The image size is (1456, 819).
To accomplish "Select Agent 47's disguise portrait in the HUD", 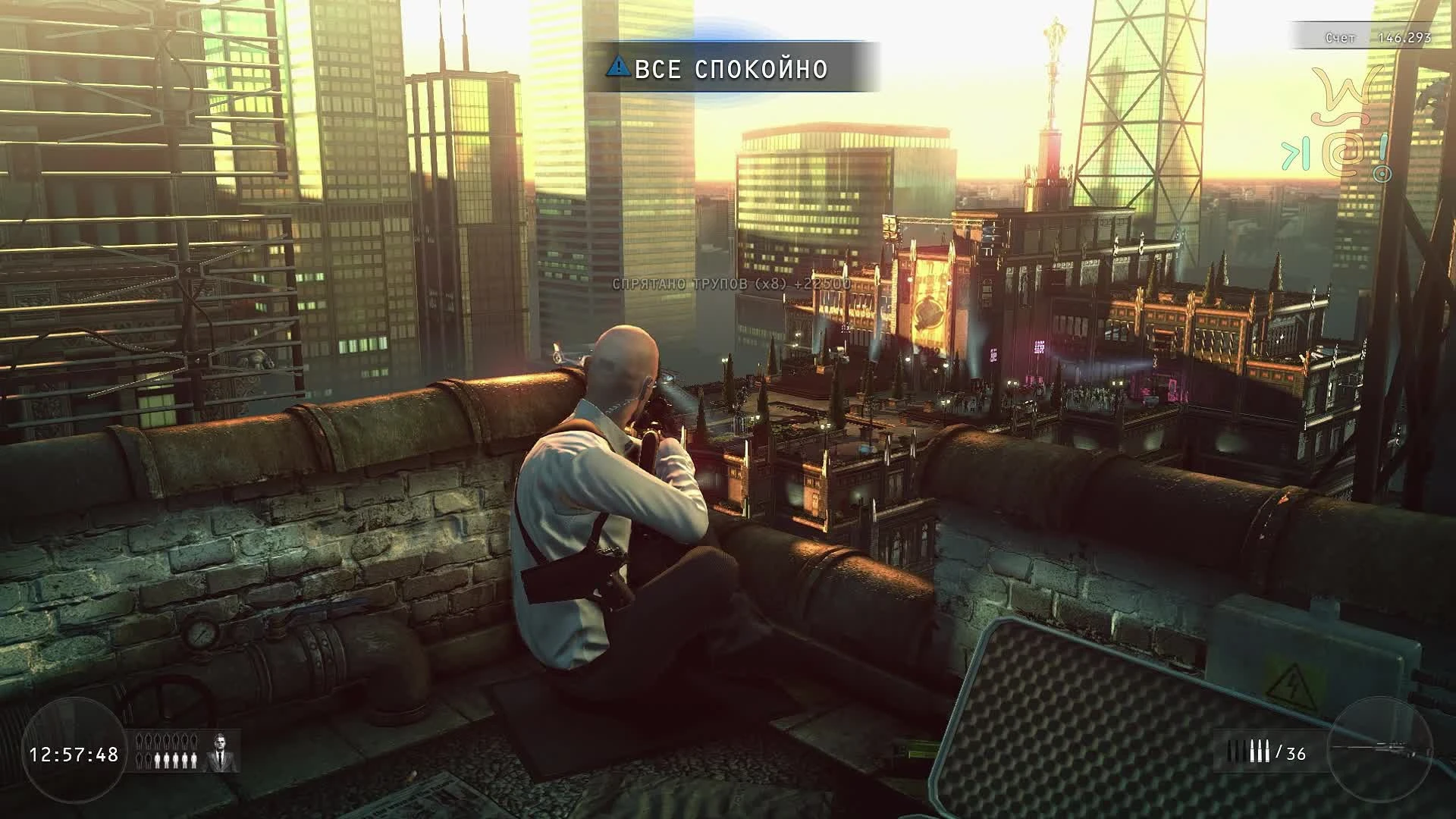I will pos(220,752).
